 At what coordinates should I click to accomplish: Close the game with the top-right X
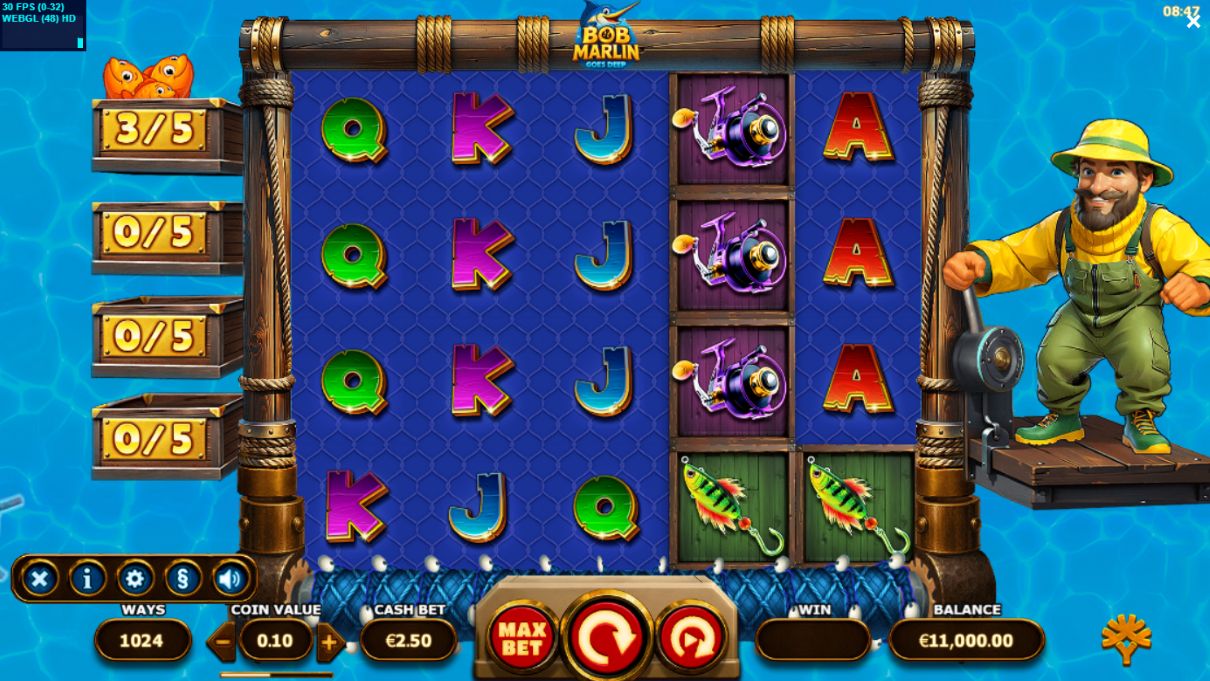pos(1193,22)
